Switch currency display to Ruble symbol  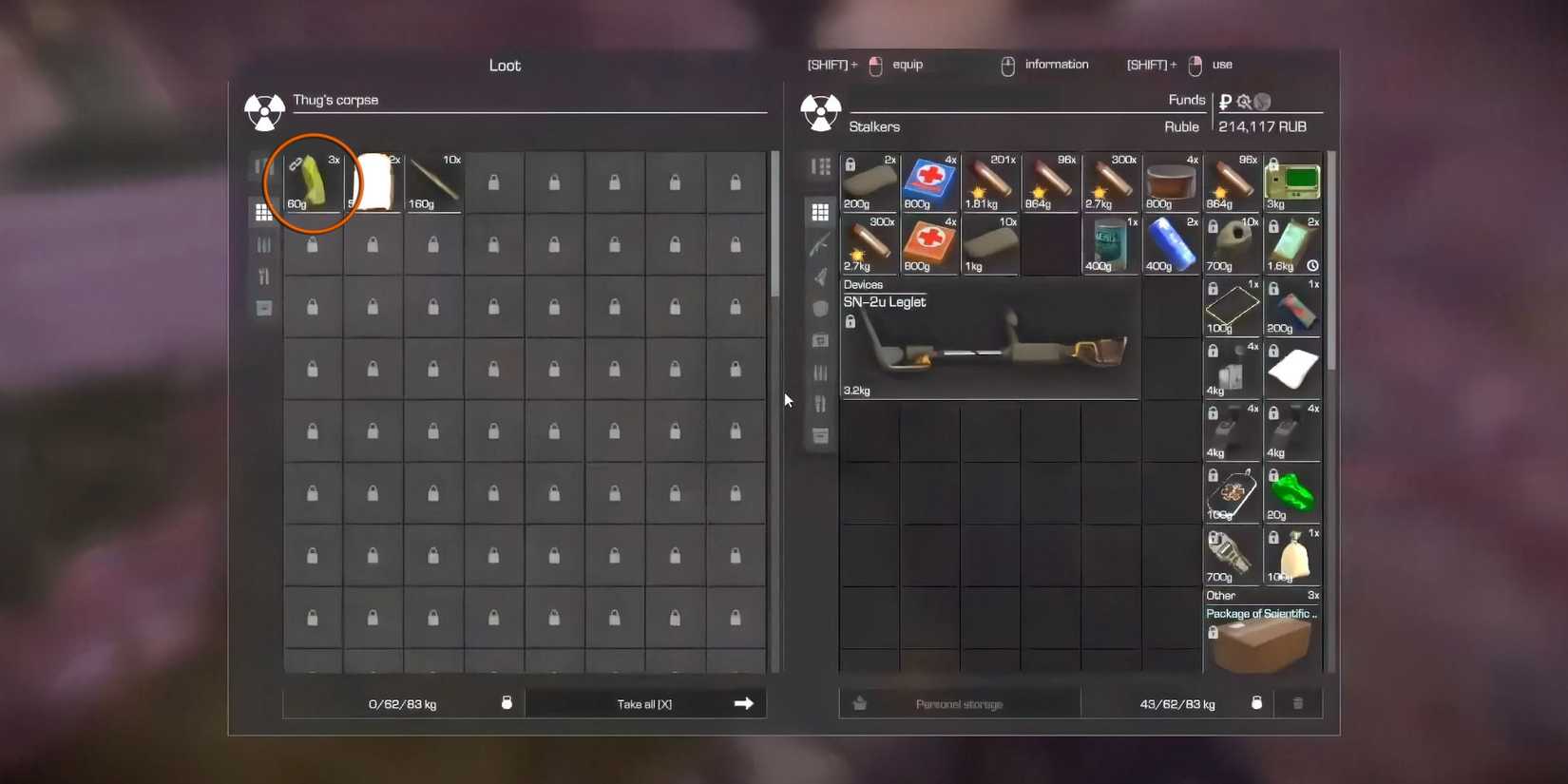click(x=1224, y=100)
